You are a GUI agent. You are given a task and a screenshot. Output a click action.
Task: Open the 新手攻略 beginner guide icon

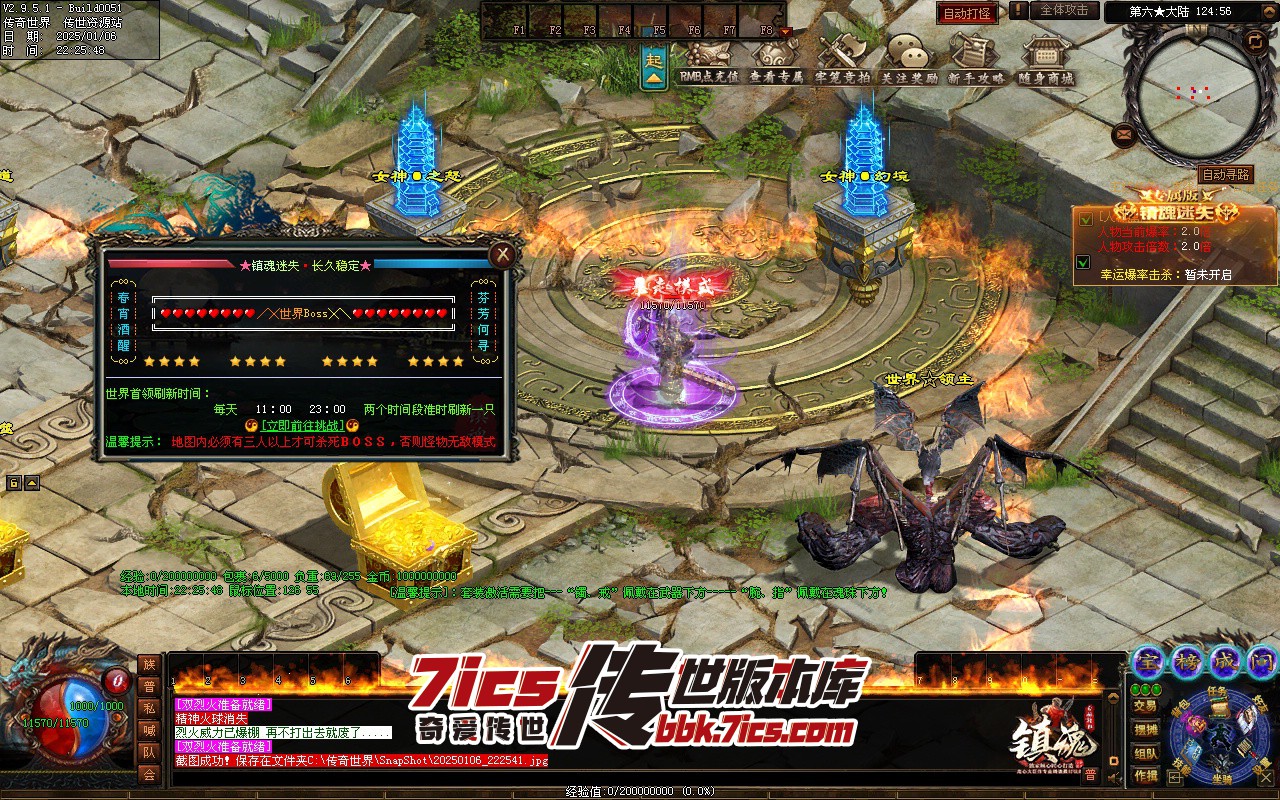tap(976, 60)
